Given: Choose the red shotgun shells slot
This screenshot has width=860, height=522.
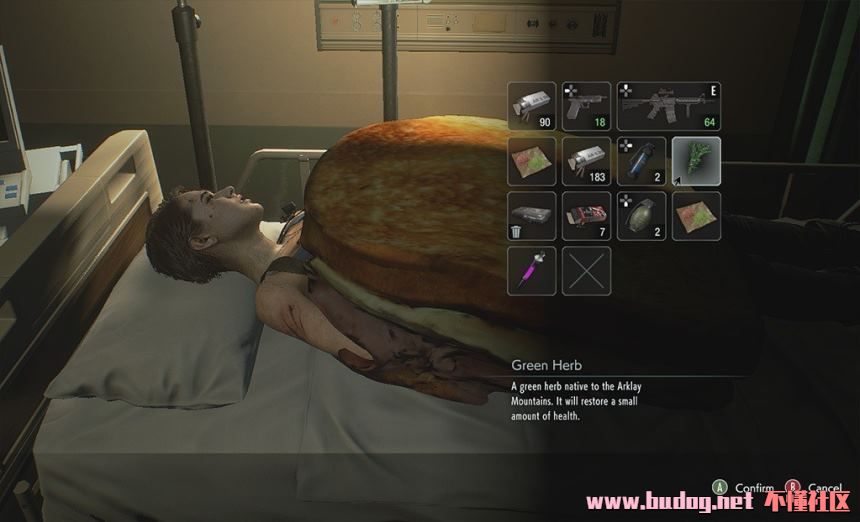Looking at the screenshot, I should [x=586, y=216].
